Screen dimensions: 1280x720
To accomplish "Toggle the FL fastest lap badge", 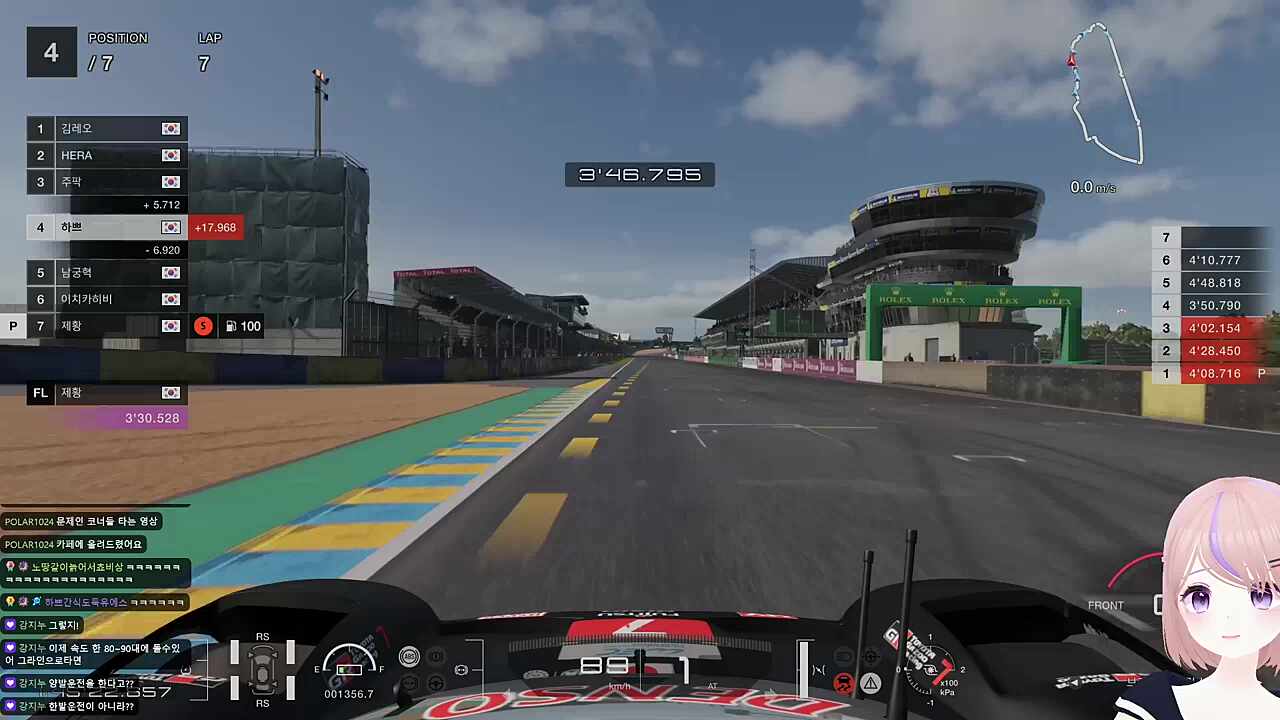I will click(40, 392).
